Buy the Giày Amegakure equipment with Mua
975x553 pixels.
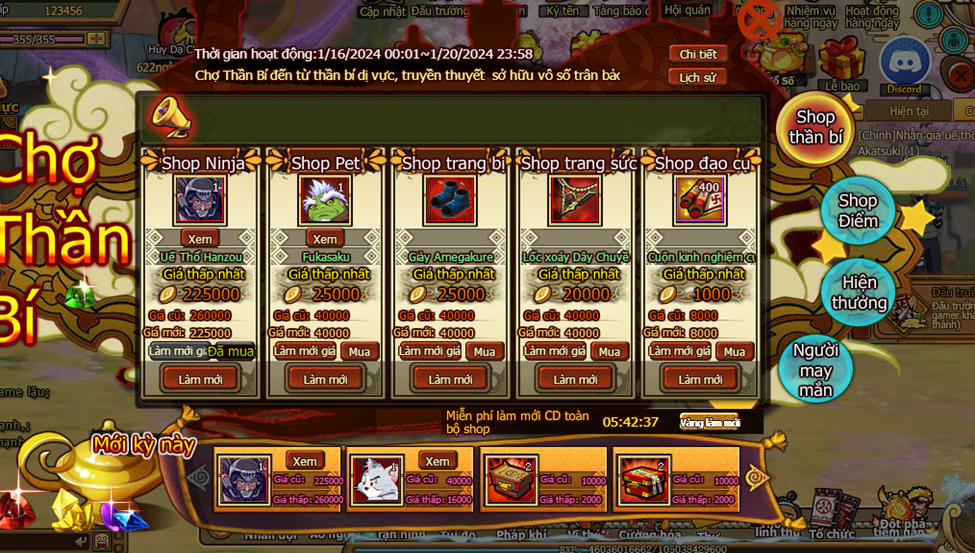[484, 352]
